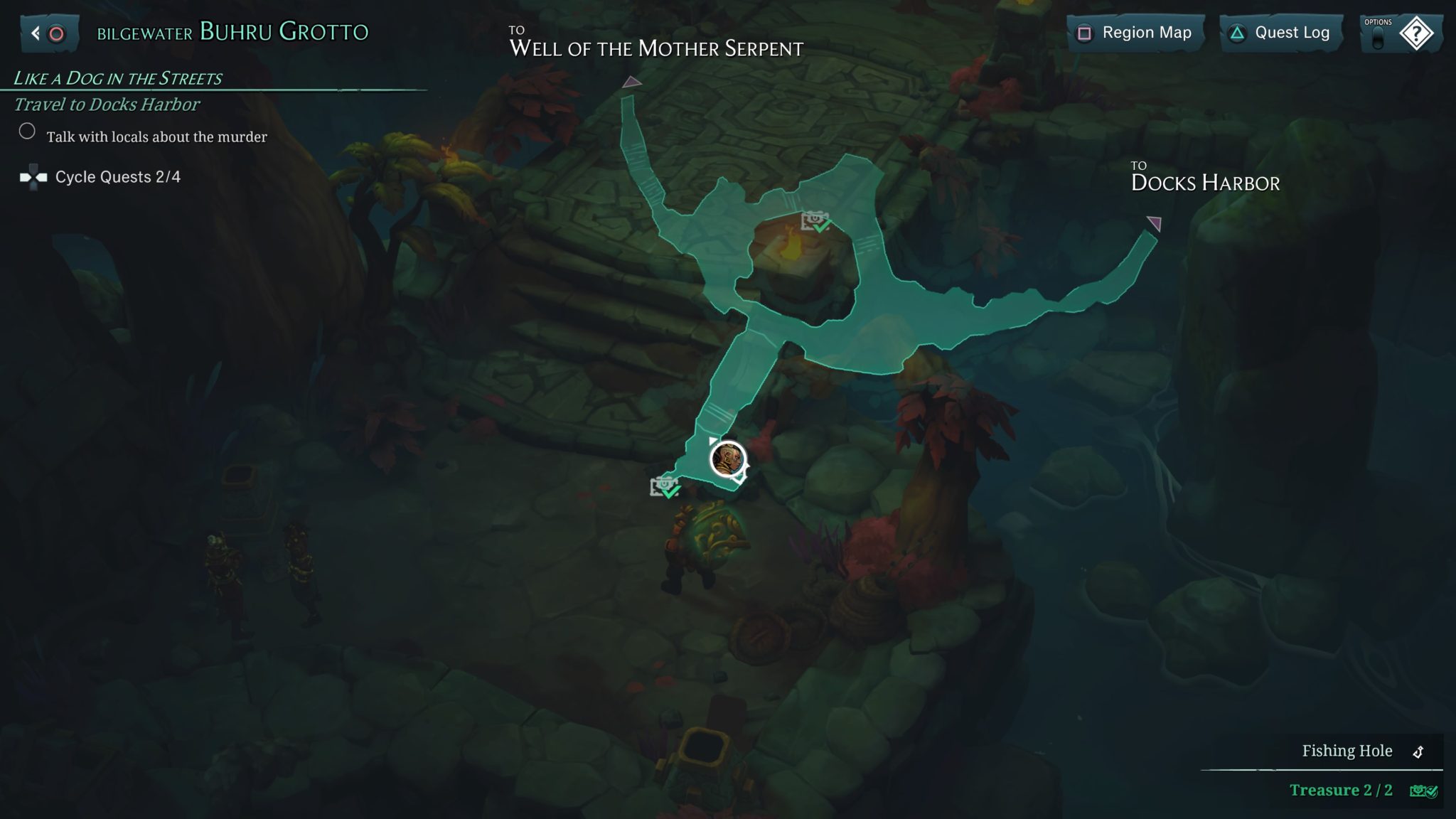Viewport: 1456px width, 819px height.
Task: Toggle the circle button beside the back arrow
Action: (x=57, y=32)
